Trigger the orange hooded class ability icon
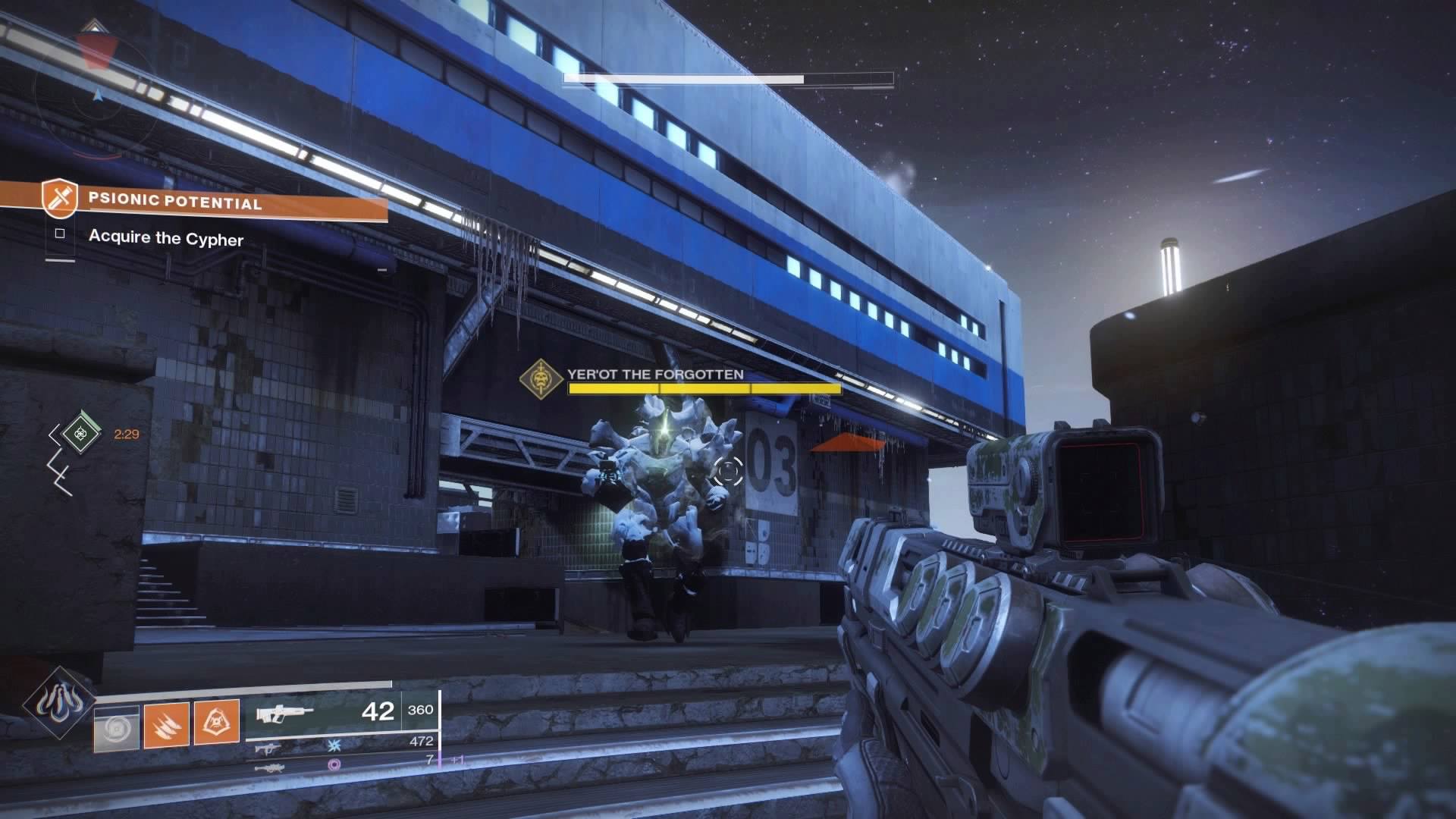Viewport: 1456px width, 819px height. pyautogui.click(x=216, y=723)
